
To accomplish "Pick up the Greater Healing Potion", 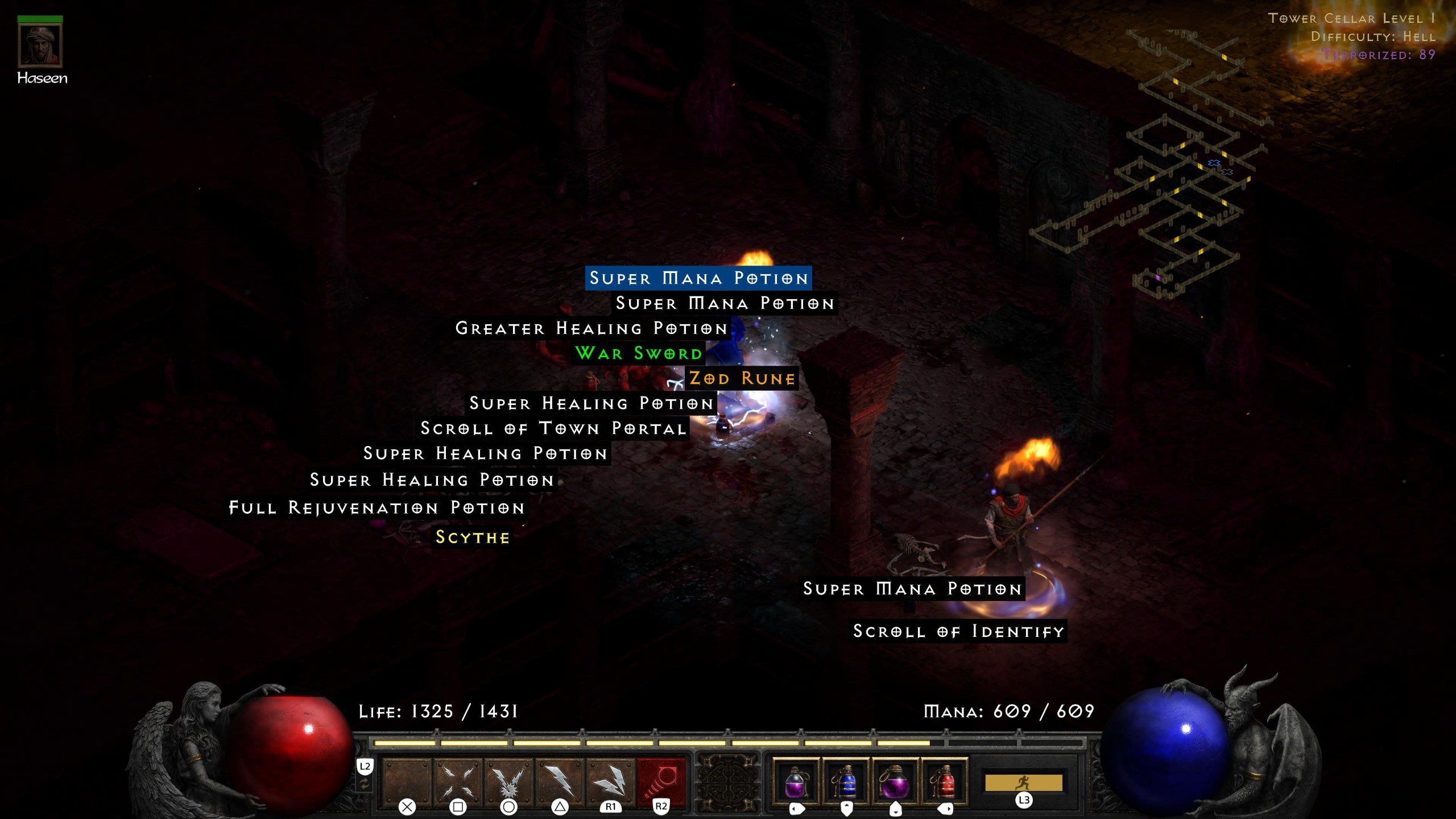I will click(591, 328).
